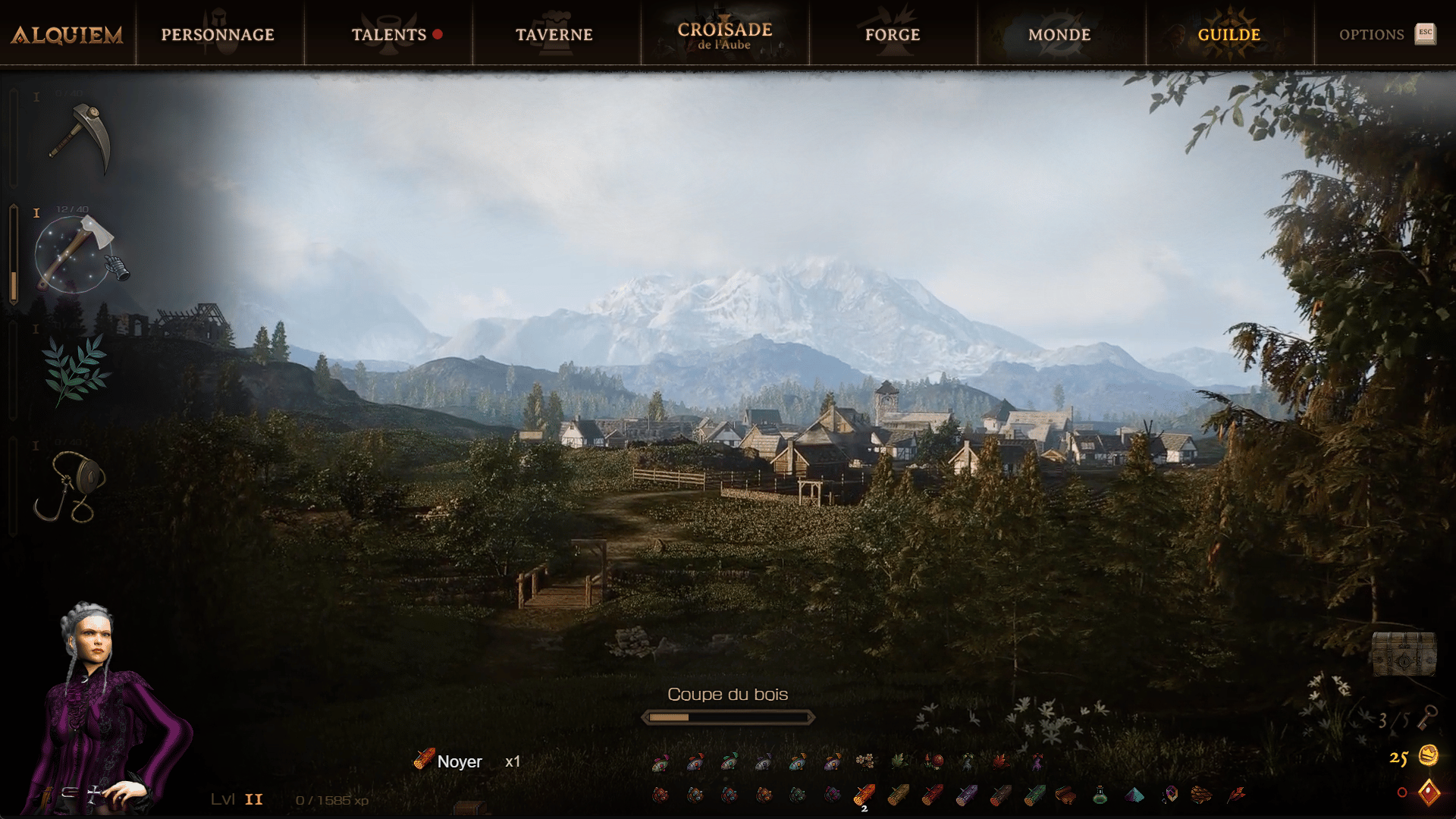Open the wooden treasure chest

(1404, 653)
